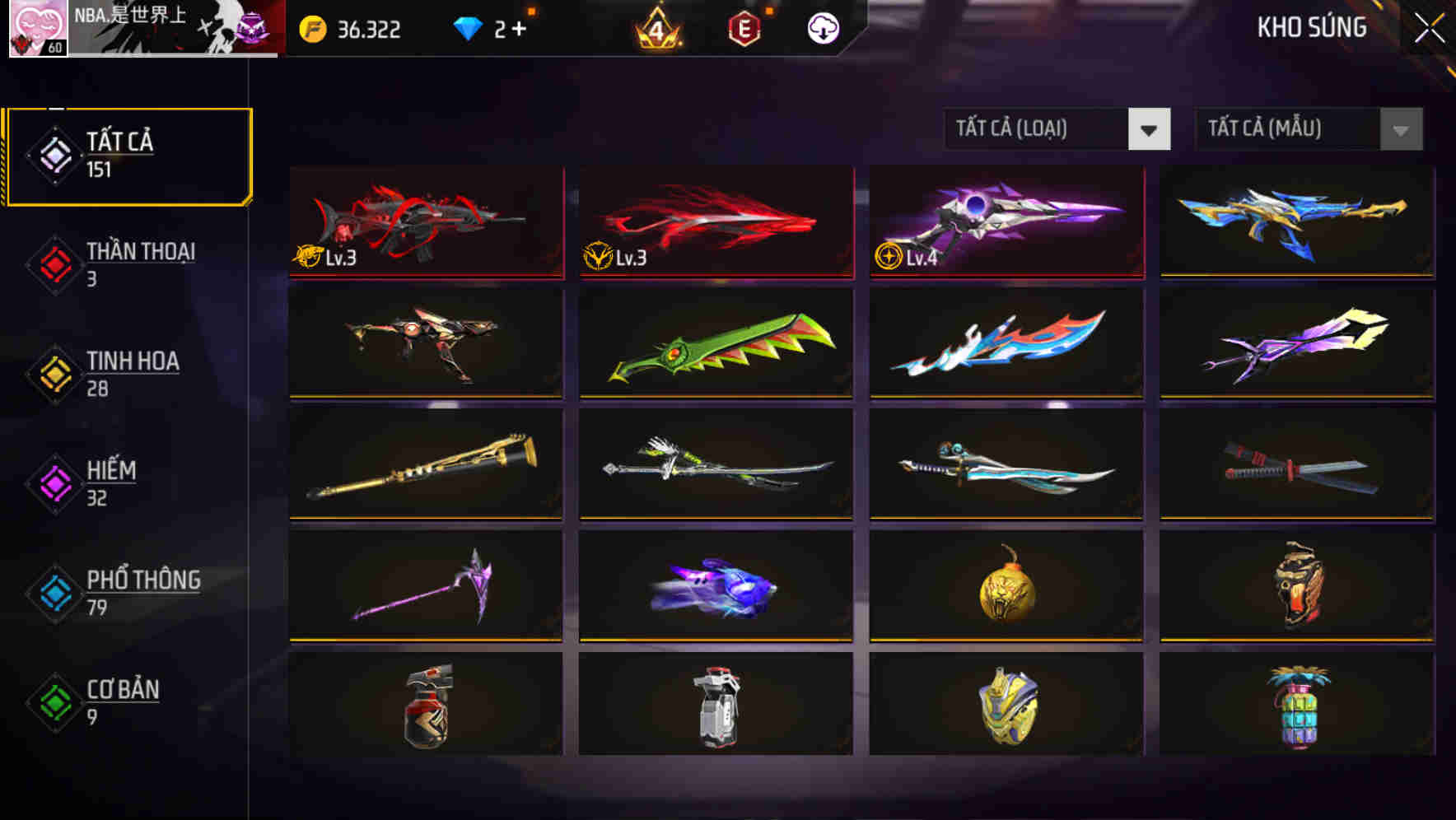Select the purple Lv.4 spear skin

pyautogui.click(x=1004, y=222)
